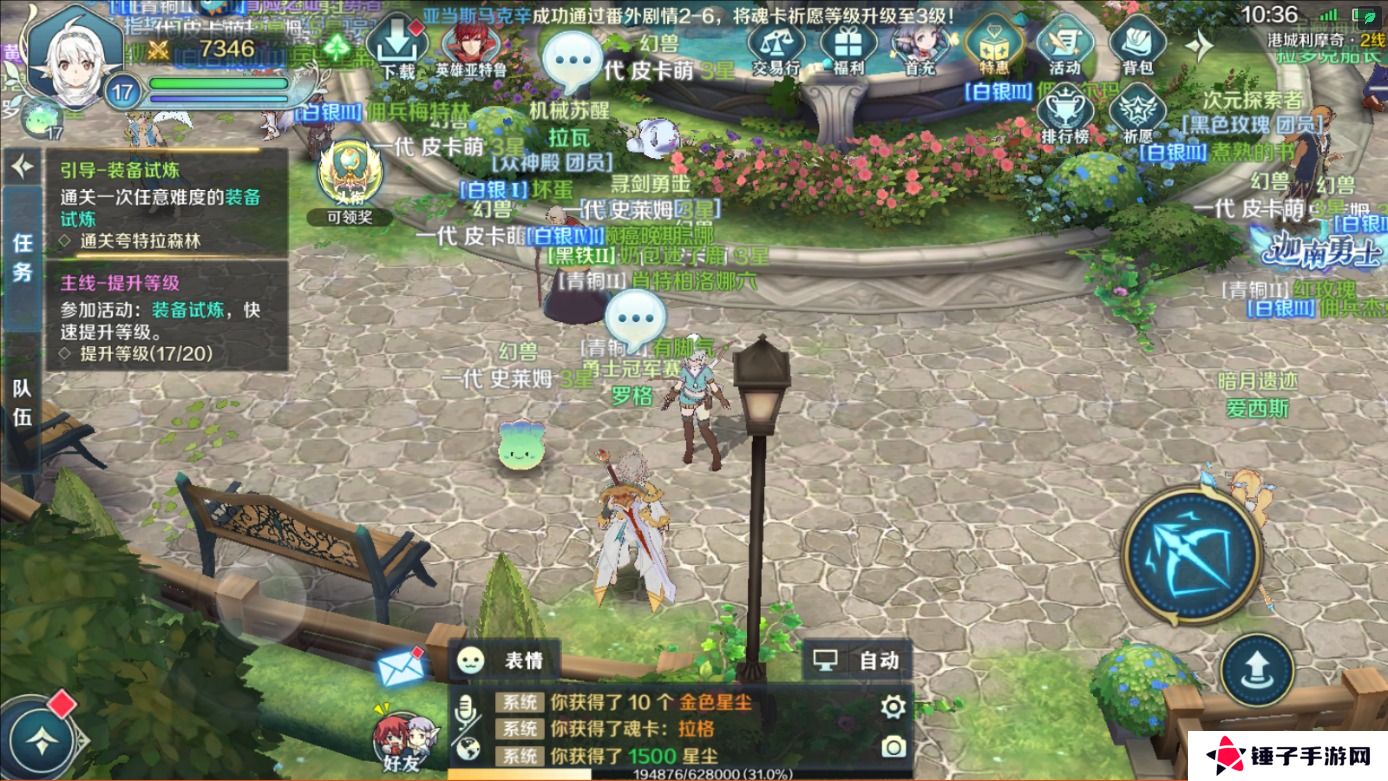Open the player character portrait
1388x781 pixels.
(70, 58)
